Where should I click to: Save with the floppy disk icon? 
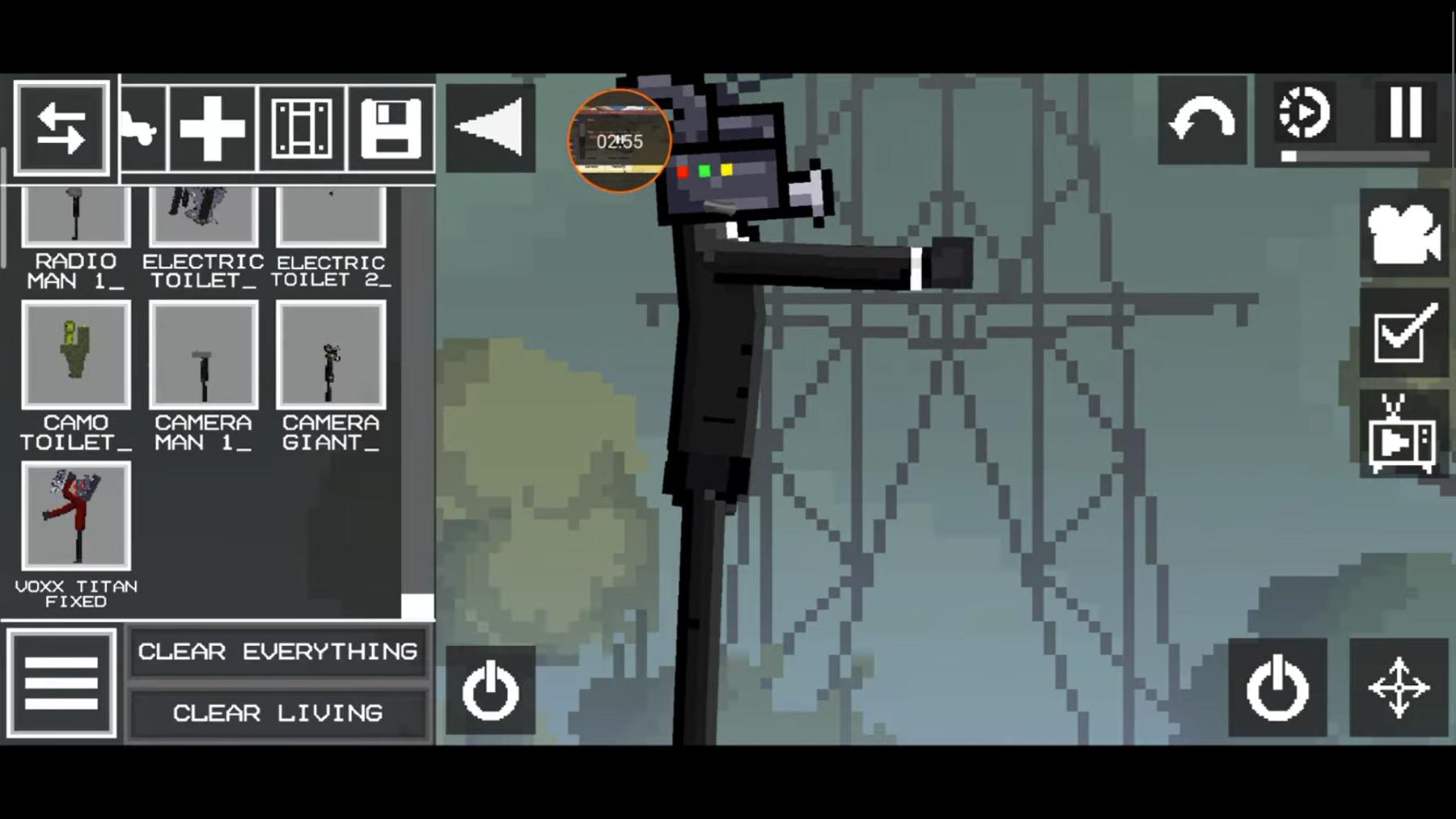[391, 128]
